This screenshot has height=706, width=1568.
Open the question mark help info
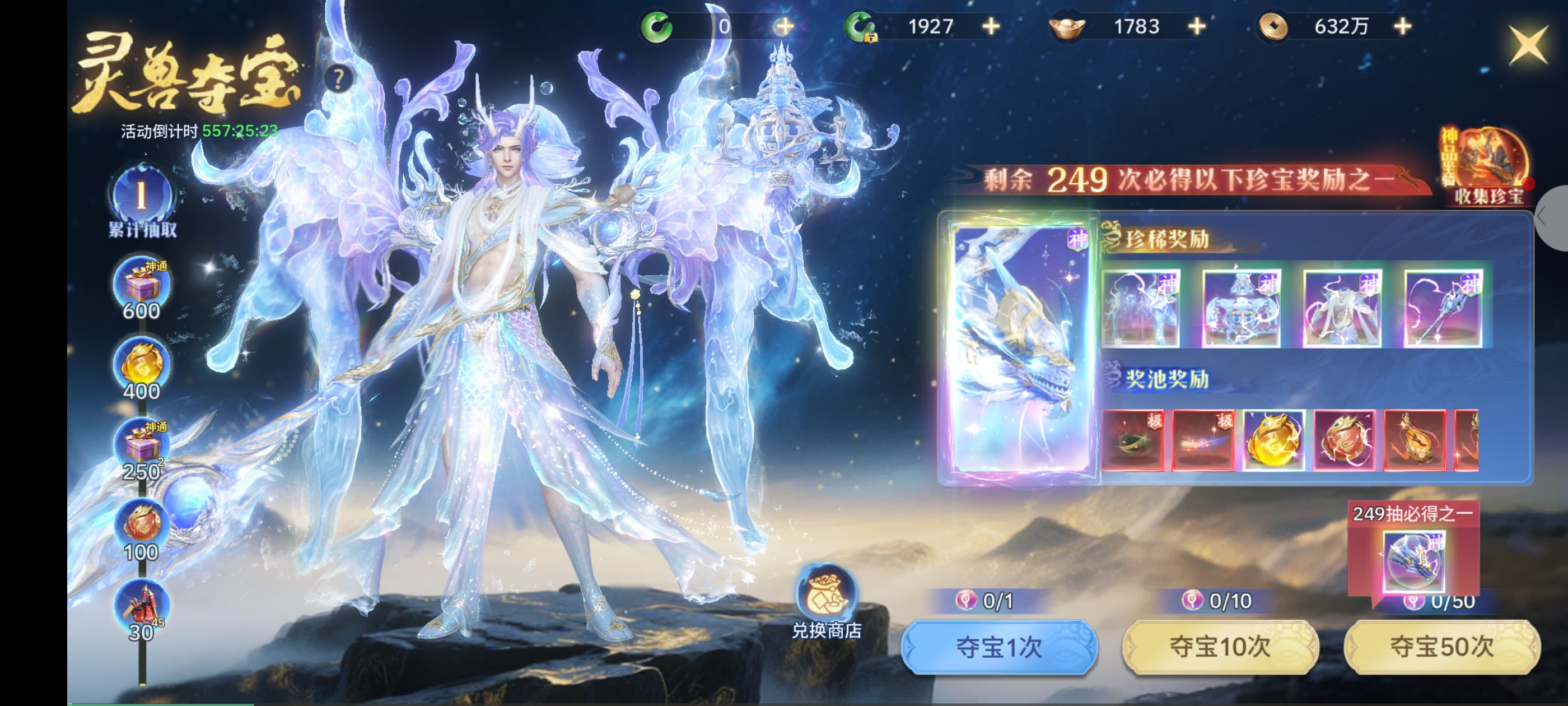pyautogui.click(x=338, y=78)
